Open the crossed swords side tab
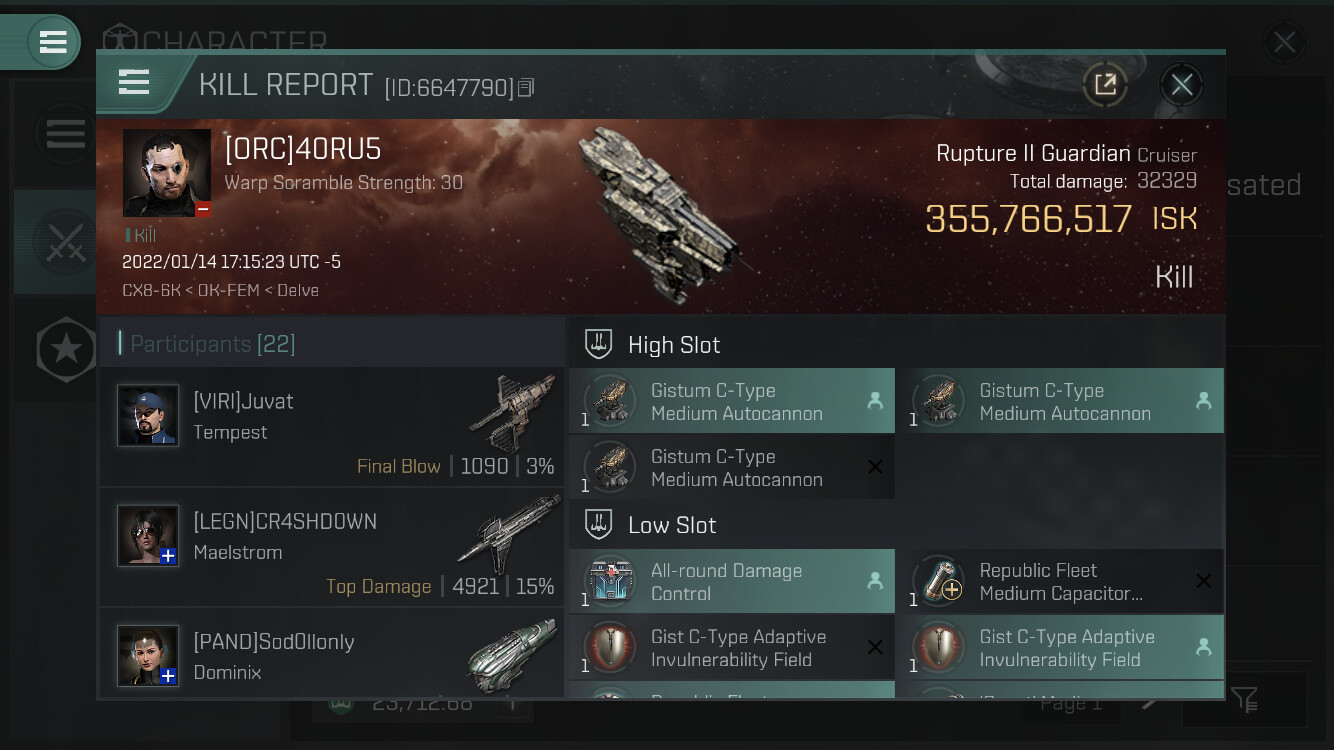This screenshot has width=1334, height=750. [64, 242]
